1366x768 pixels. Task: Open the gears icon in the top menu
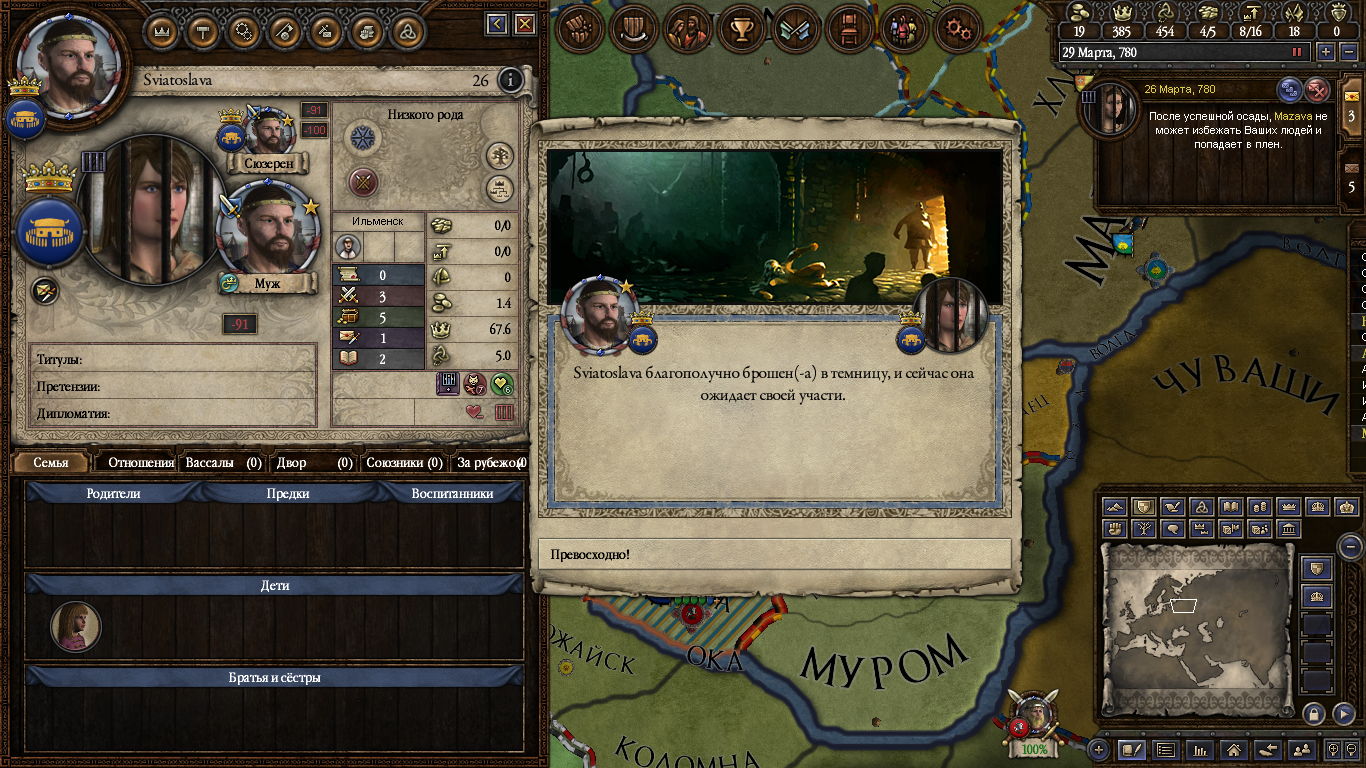957,29
